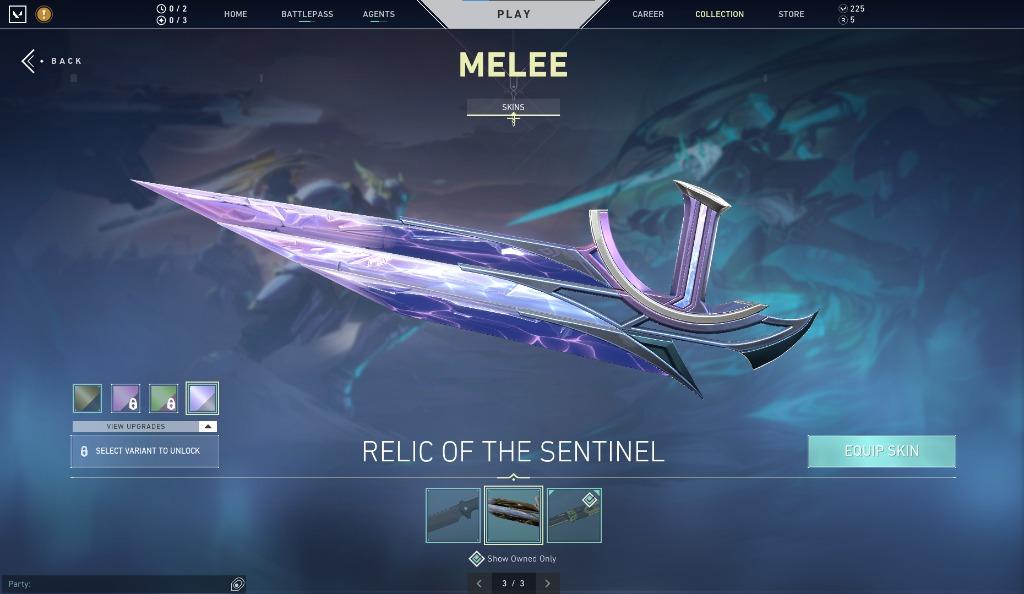The height and width of the screenshot is (594, 1024).
Task: Select the dark default color variant
Action: (87, 398)
